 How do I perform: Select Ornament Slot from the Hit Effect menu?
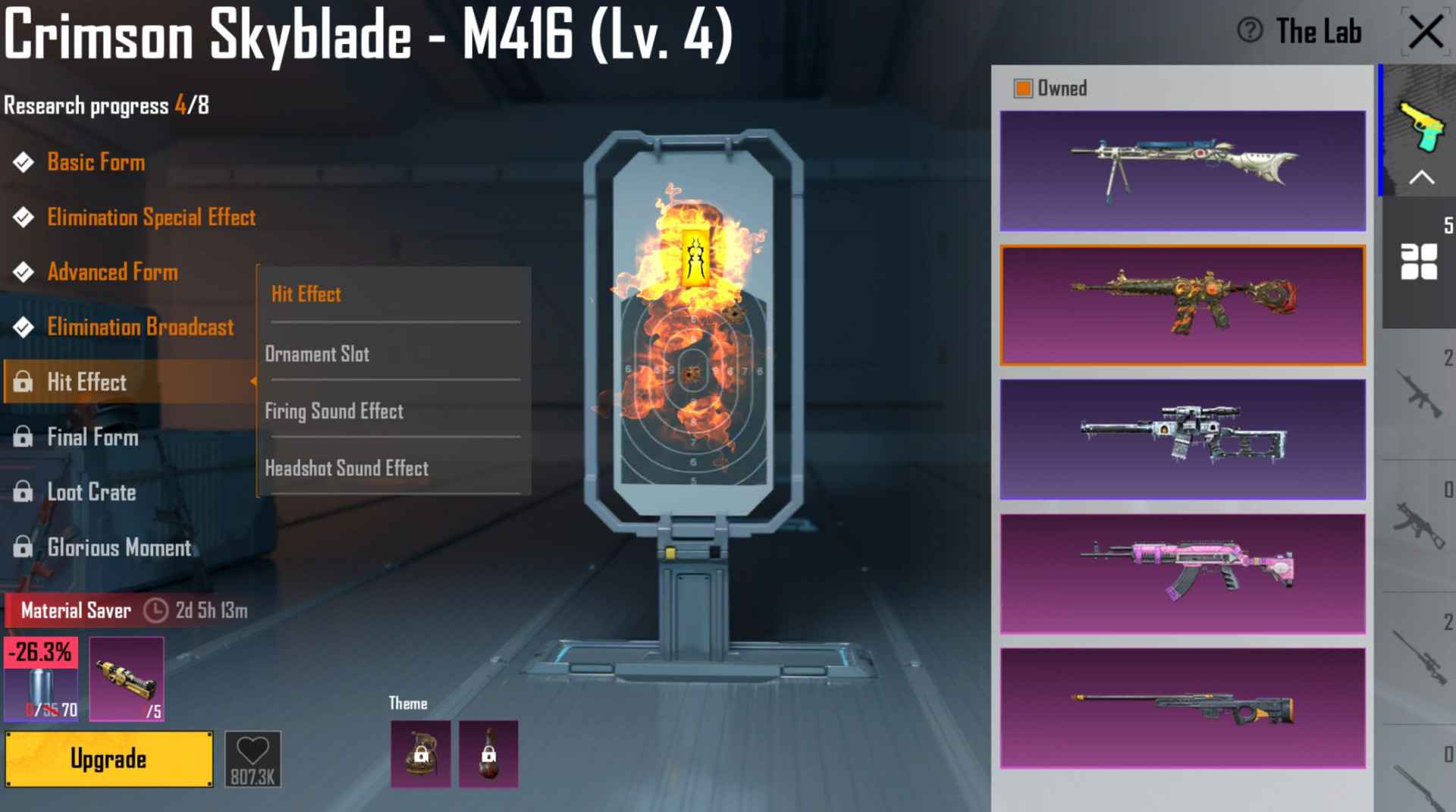[317, 353]
